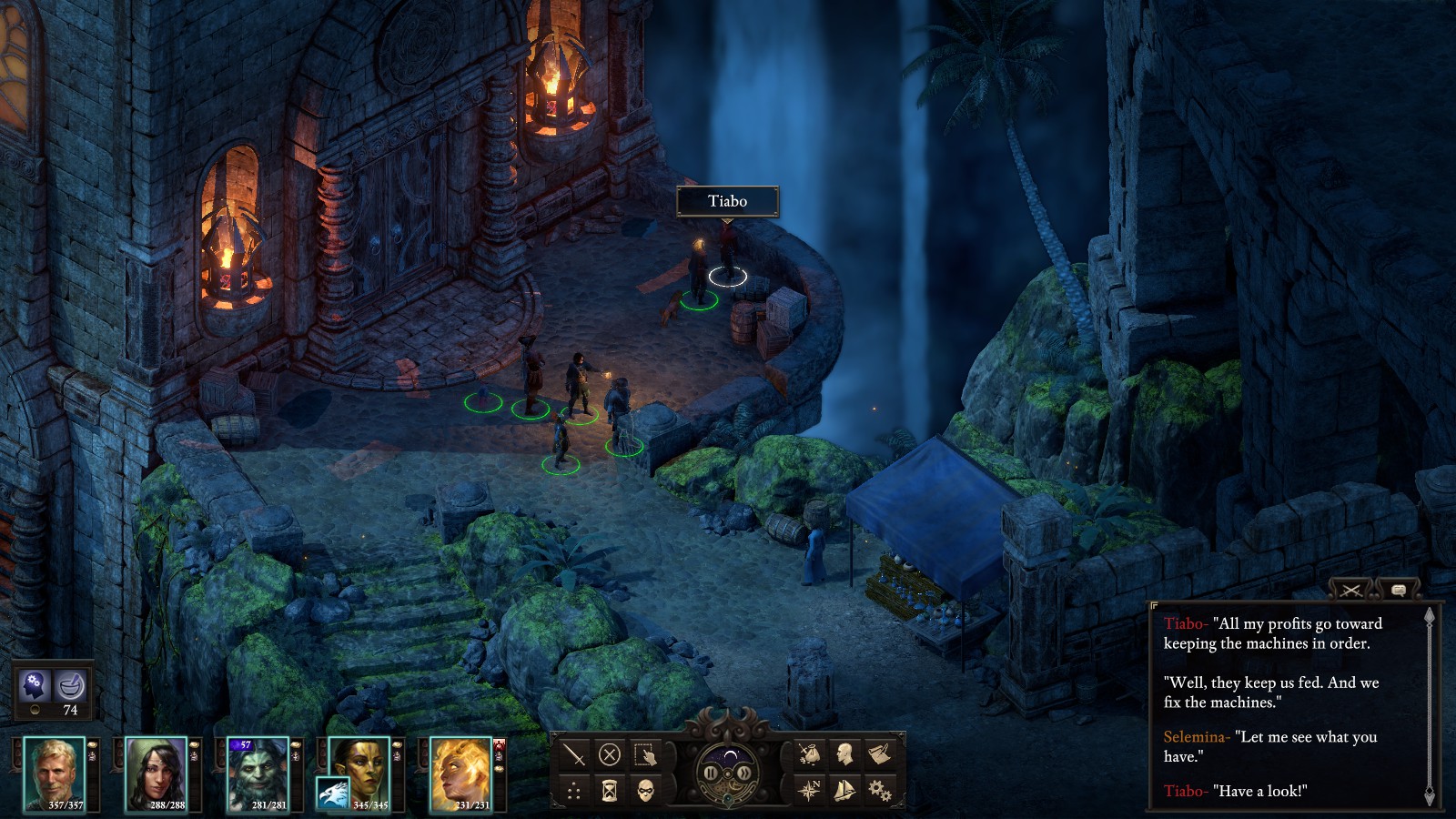Open the options gears menu
Viewport: 1456px width, 819px height.
879,790
